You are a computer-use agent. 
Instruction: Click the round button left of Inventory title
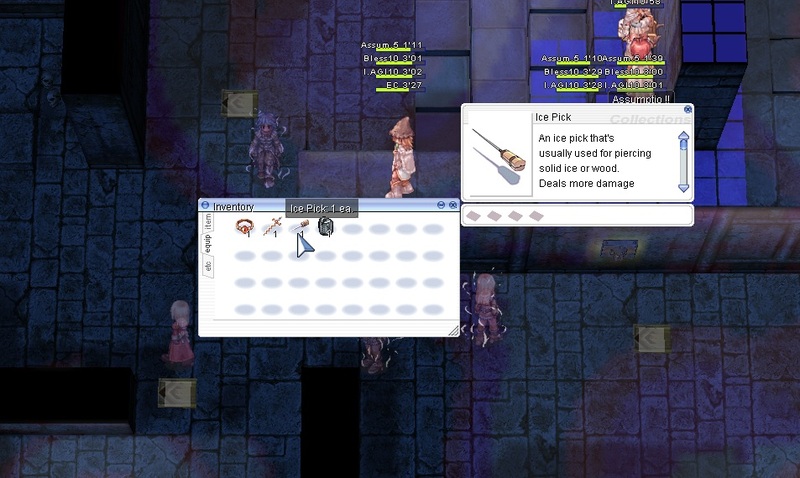(x=206, y=206)
